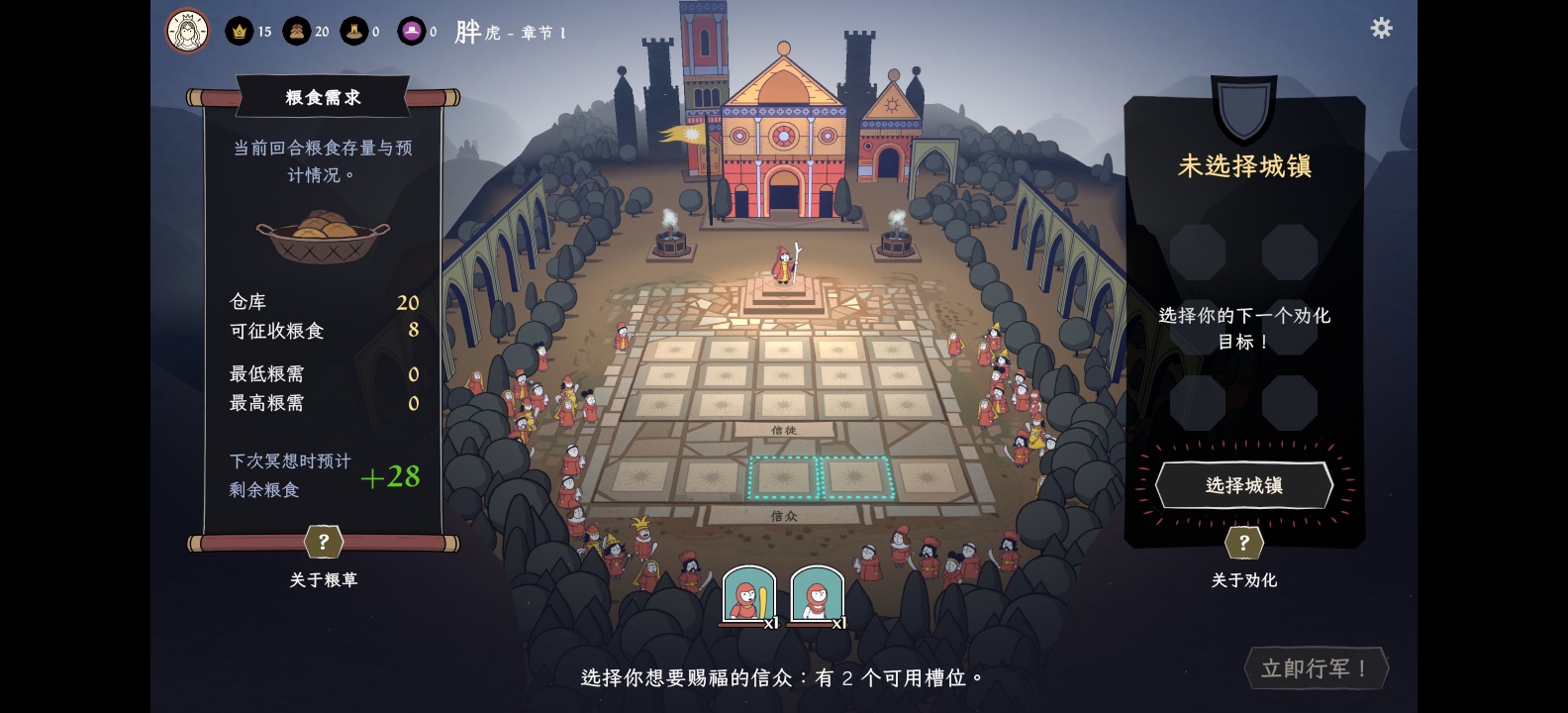Click the 选择城镇 button
The height and width of the screenshot is (713, 1568).
pos(1243,485)
